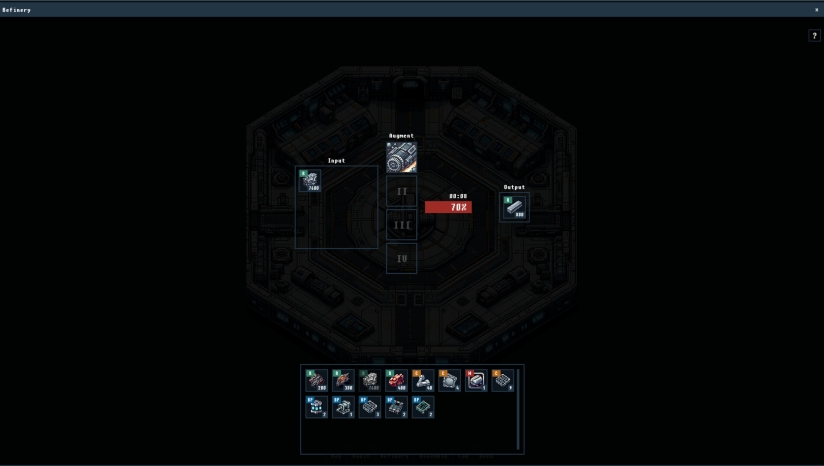Select the orange-tagged round plate component
Screen dimensions: 824x466
pos(449,380)
